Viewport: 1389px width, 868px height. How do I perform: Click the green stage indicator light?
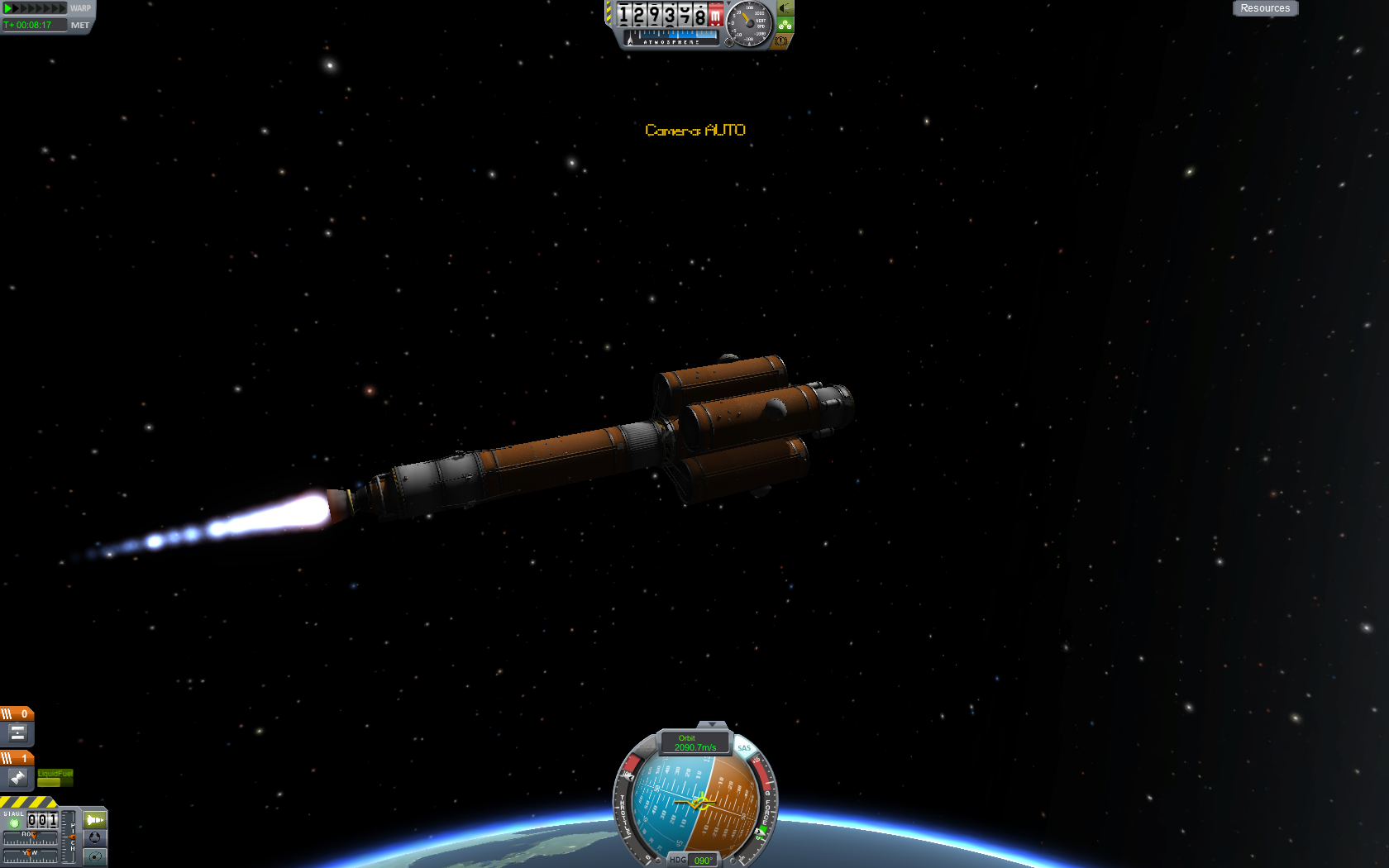14,823
